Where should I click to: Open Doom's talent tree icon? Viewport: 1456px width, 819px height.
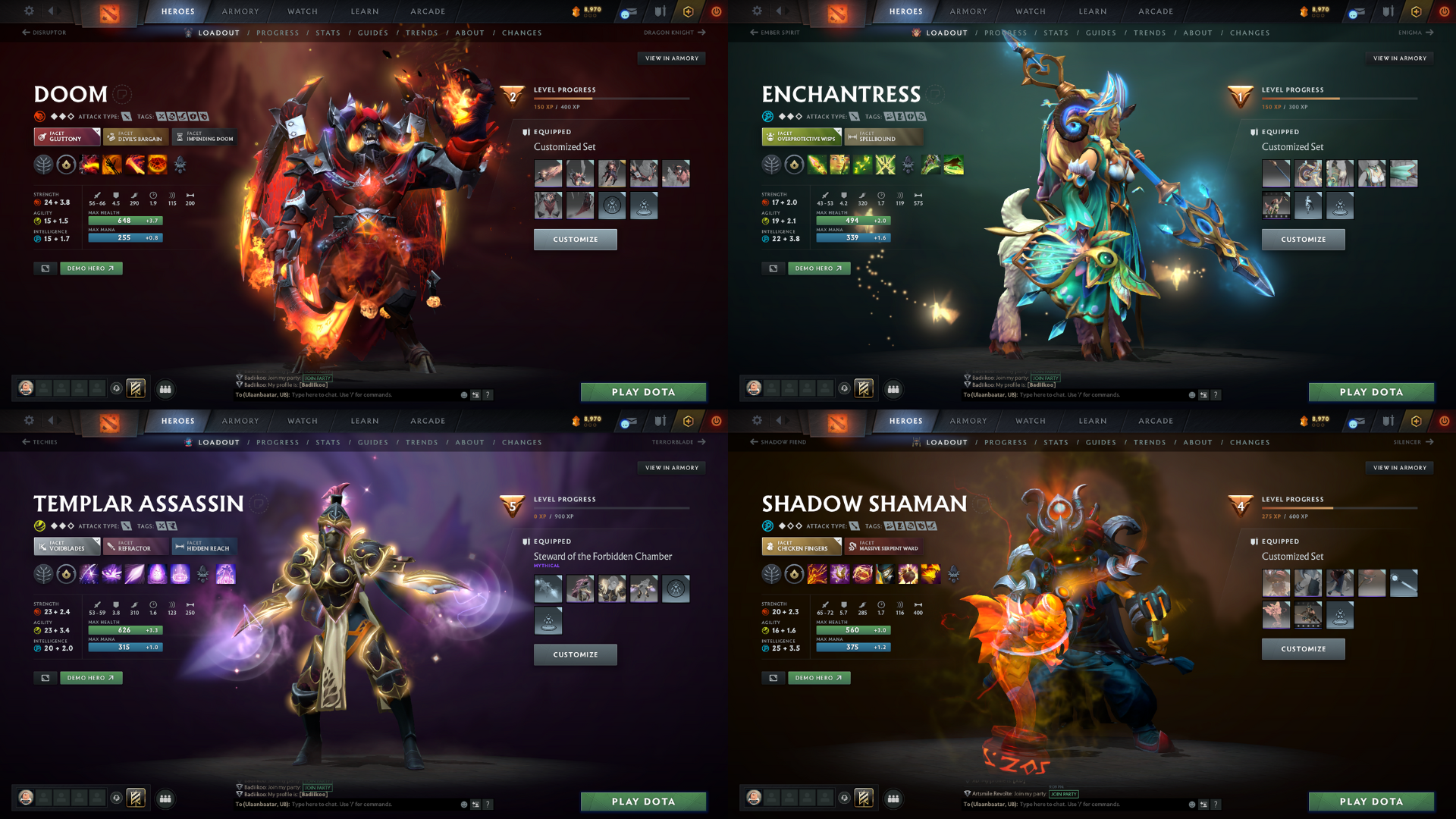click(44, 165)
